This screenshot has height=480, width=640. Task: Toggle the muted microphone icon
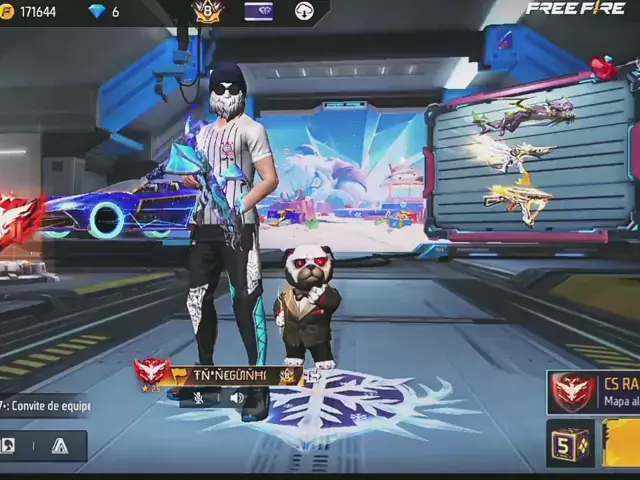coord(199,397)
